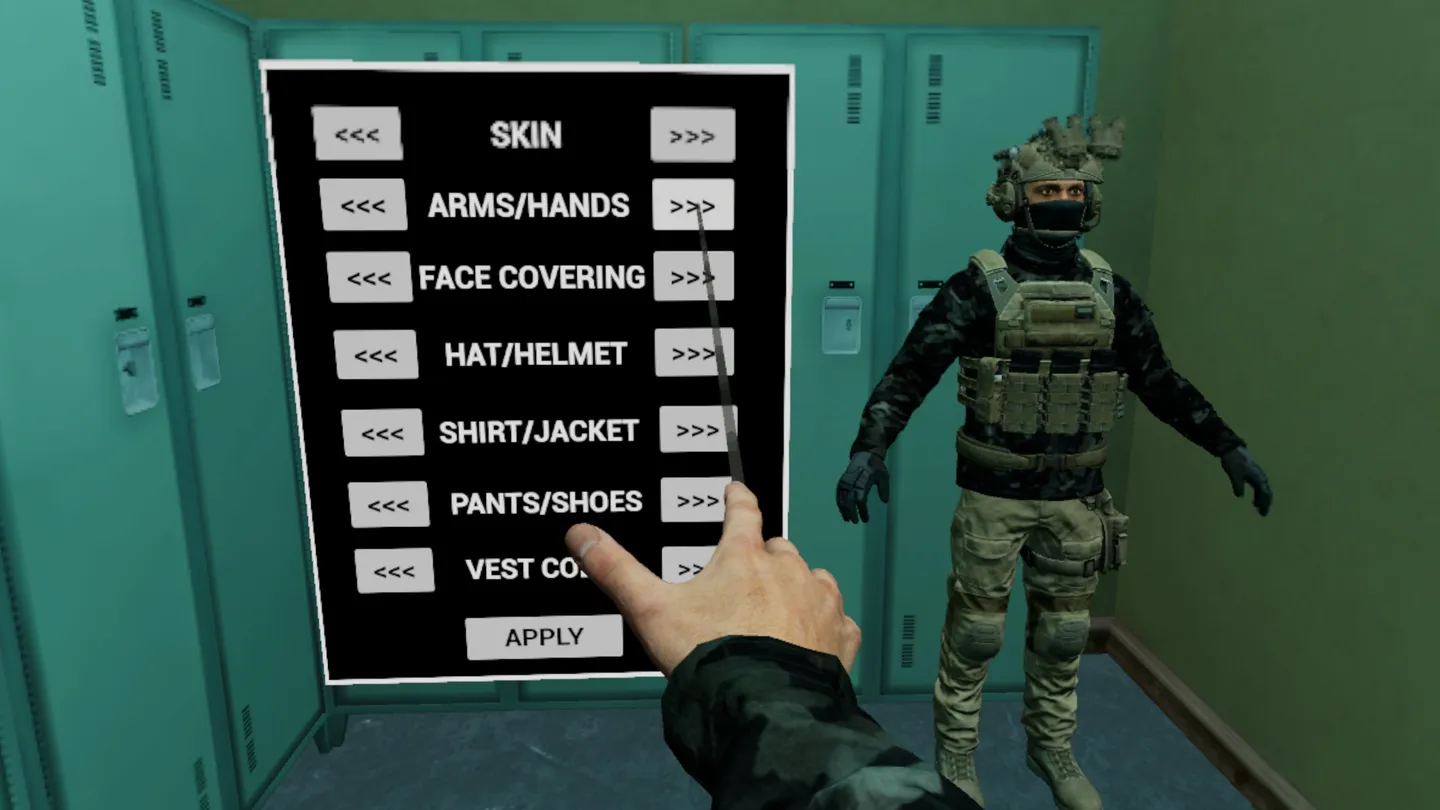Viewport: 1440px width, 810px height.
Task: Click the SKIN row label
Action: 527,134
